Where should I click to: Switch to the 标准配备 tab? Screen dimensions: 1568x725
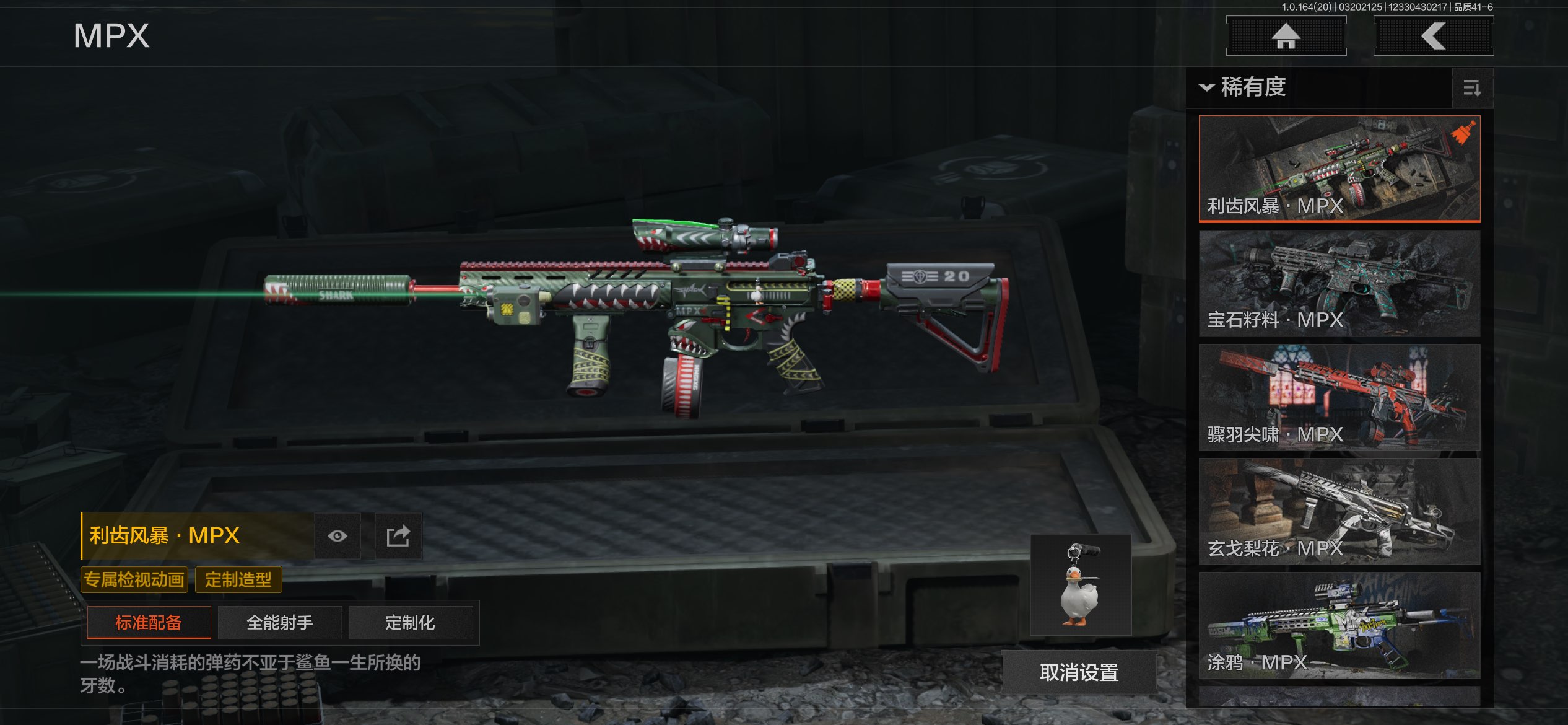149,622
